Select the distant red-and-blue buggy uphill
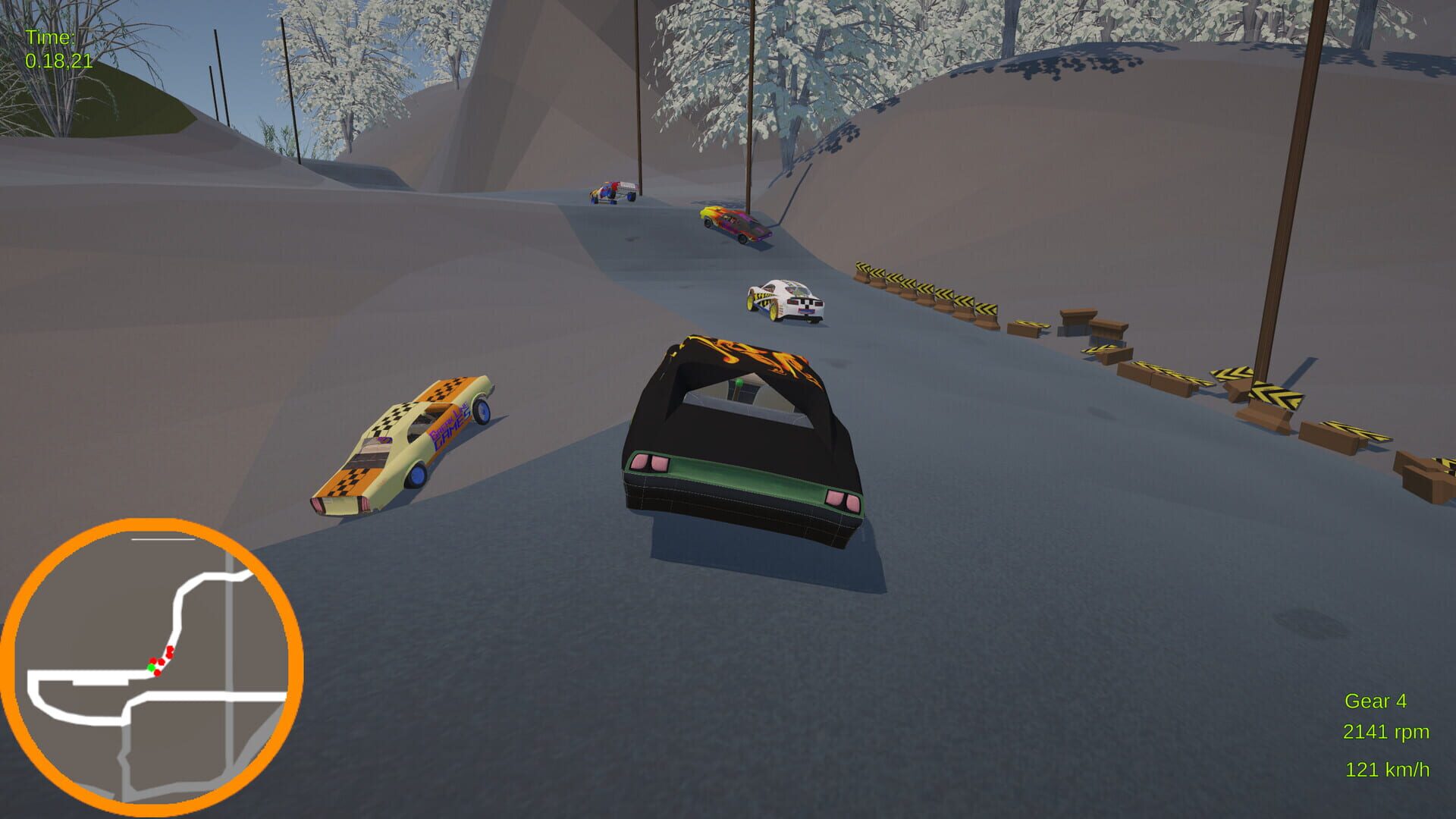Image resolution: width=1456 pixels, height=819 pixels. [613, 193]
